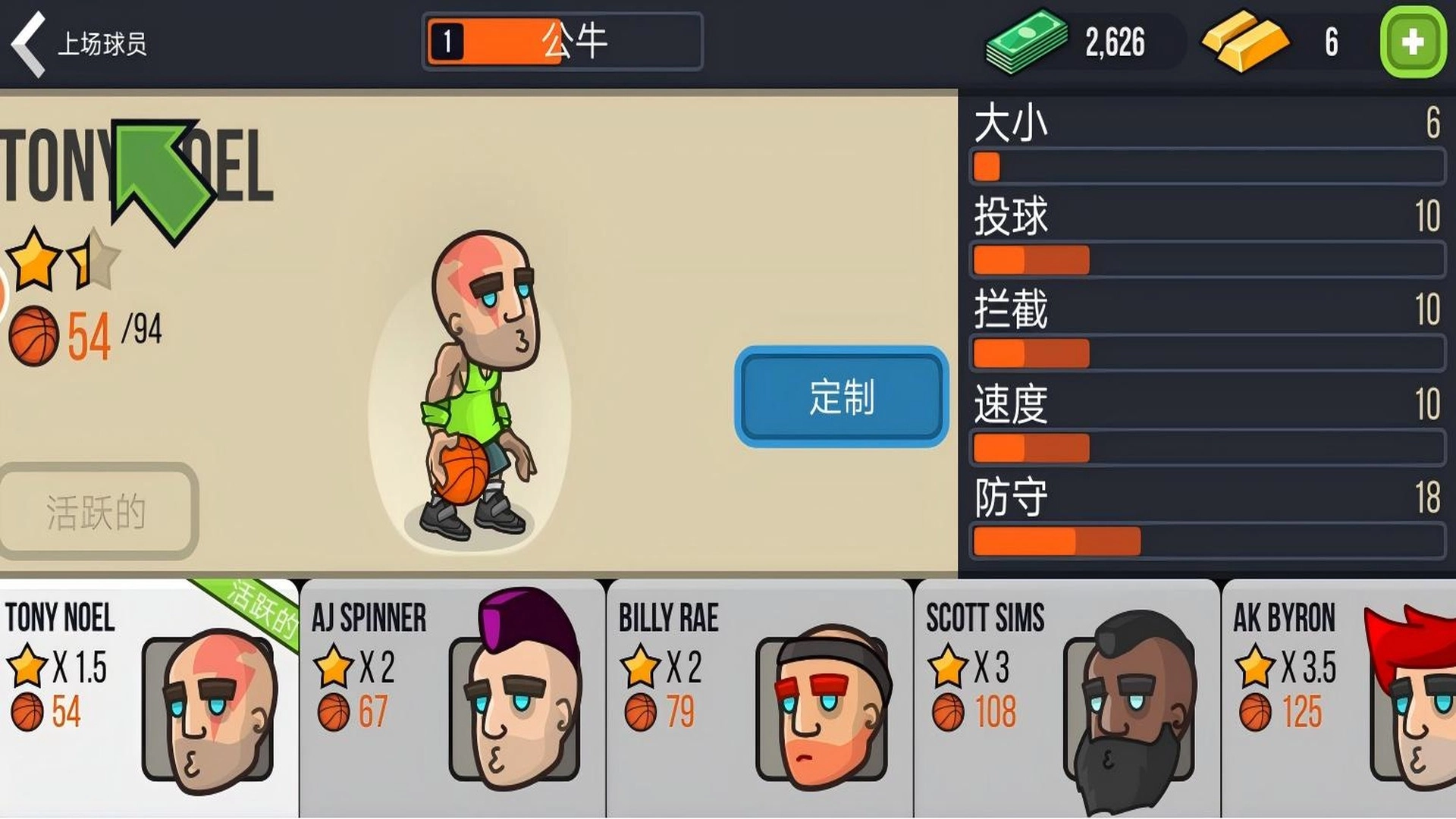The image size is (1456, 819).
Task: Click the gold bars currency icon
Action: click(x=1244, y=42)
